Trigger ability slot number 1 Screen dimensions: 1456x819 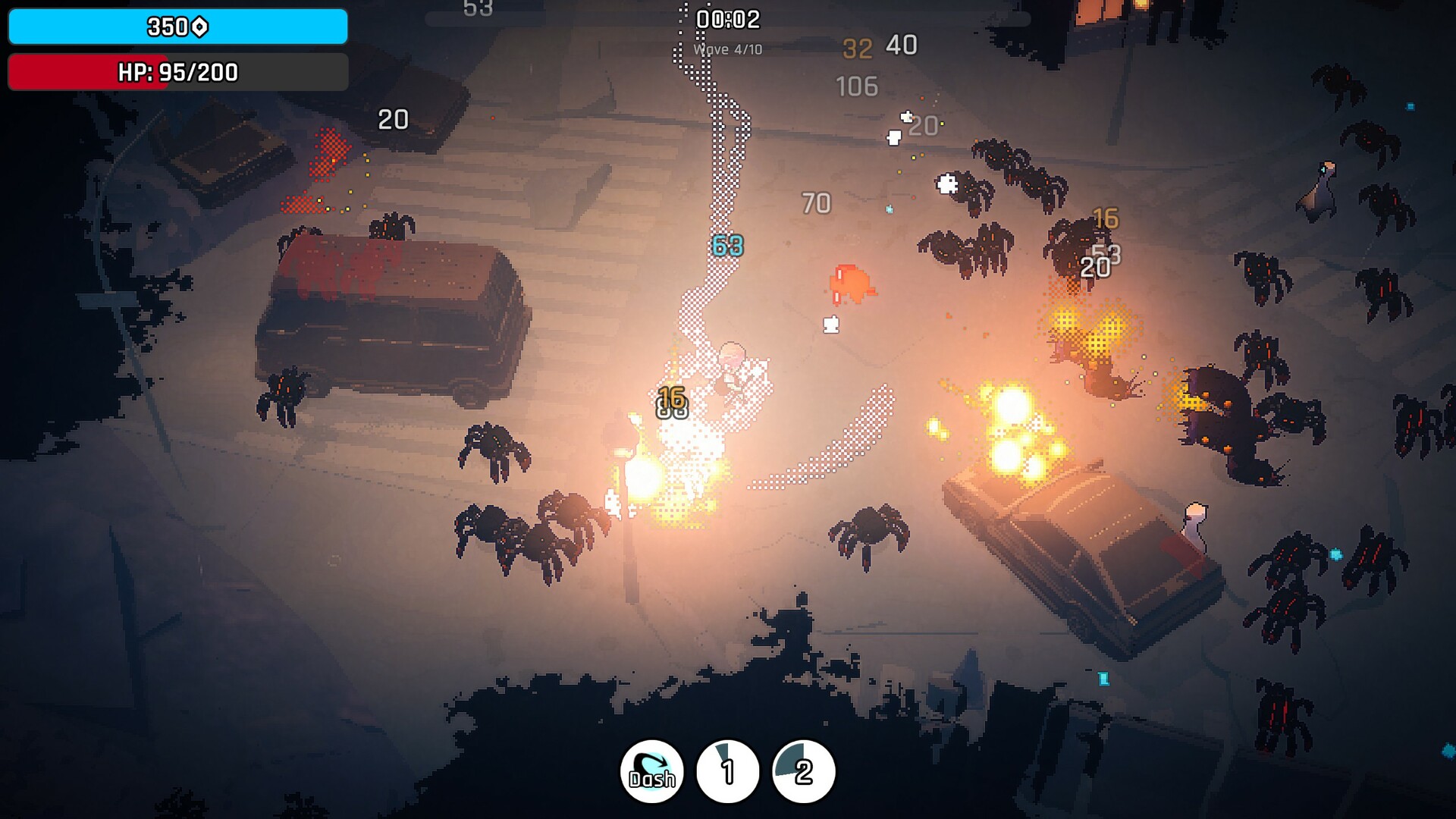tap(728, 771)
